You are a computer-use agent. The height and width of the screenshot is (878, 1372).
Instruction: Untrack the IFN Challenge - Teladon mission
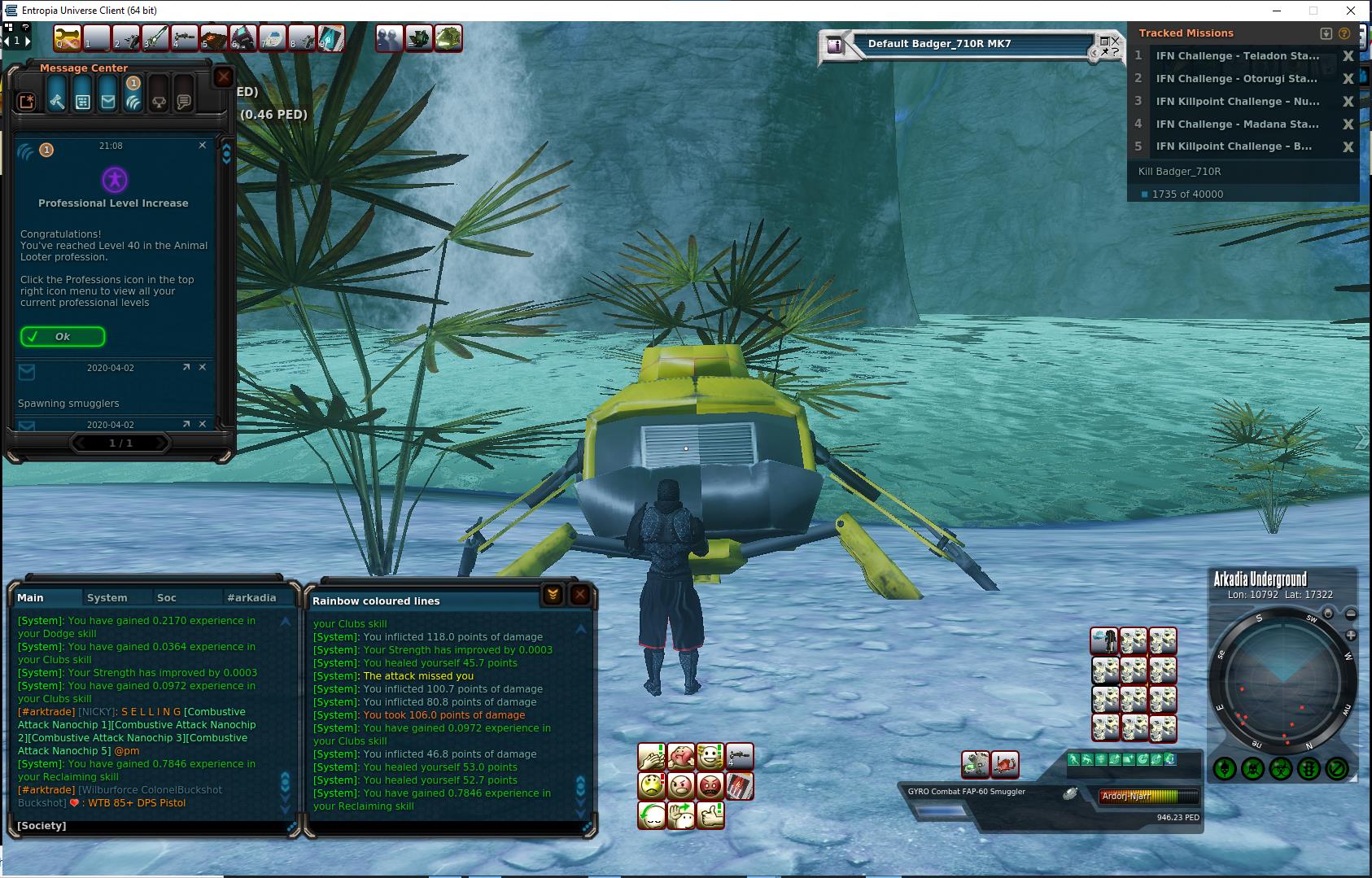1348,56
